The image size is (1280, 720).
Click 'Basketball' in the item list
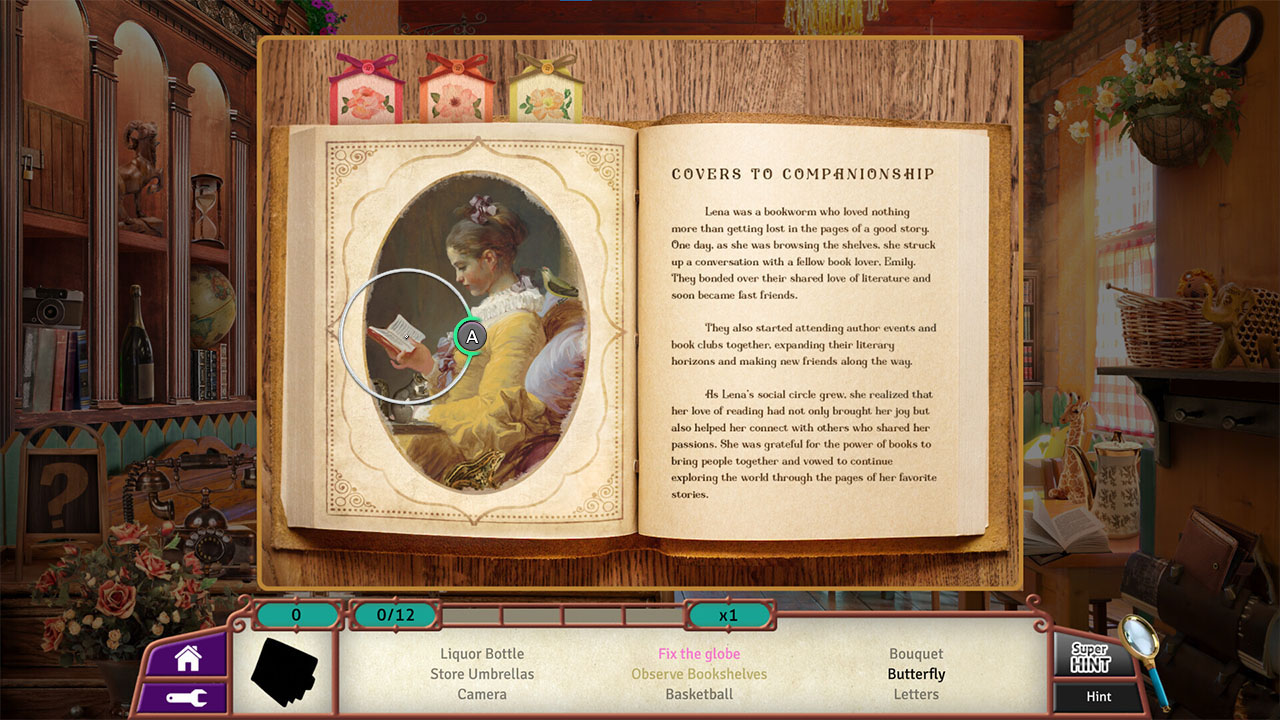click(699, 694)
